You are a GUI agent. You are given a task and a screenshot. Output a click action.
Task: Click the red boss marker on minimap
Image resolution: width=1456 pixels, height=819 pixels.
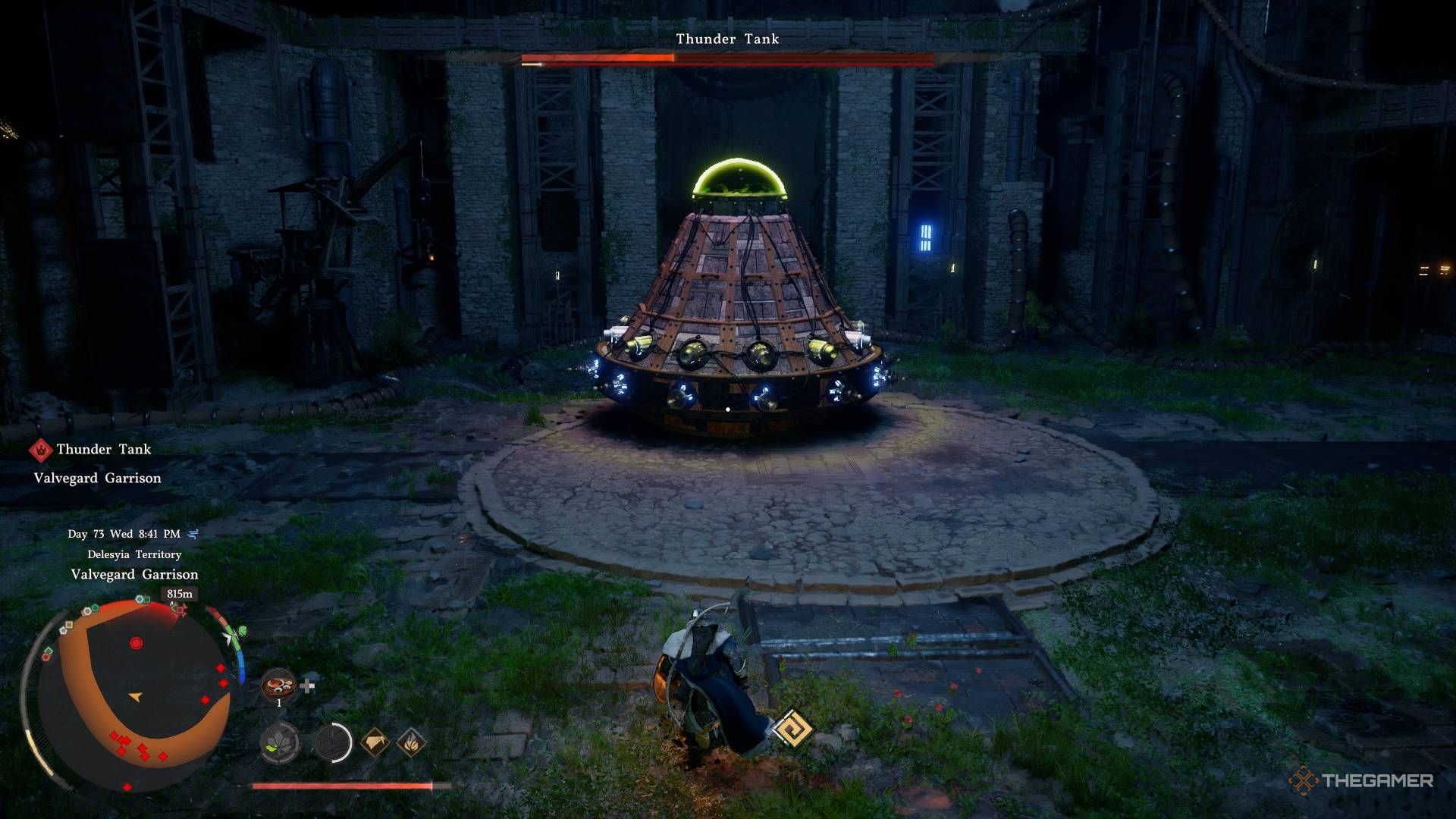(x=136, y=643)
